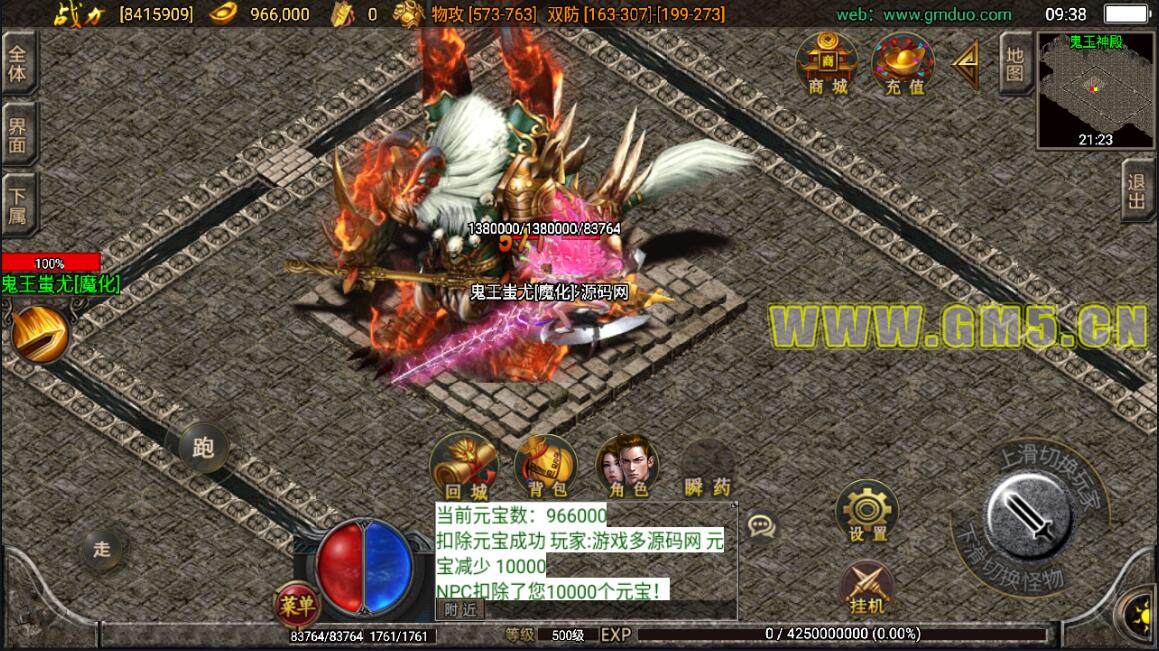Click the 鬼王神殿 minimap
1159x651 pixels.
pos(1096,90)
